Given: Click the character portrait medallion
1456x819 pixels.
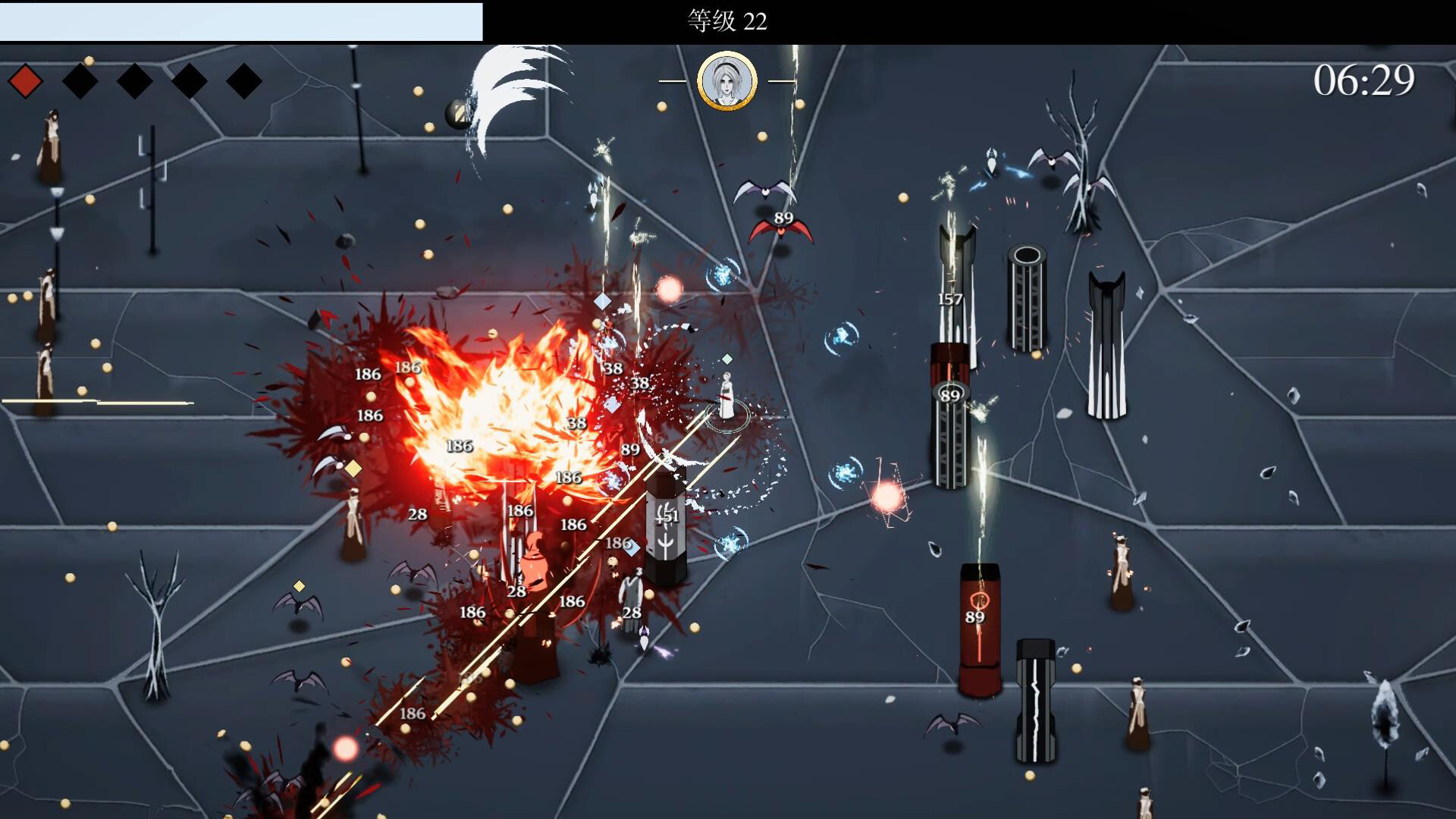Looking at the screenshot, I should pyautogui.click(x=726, y=81).
